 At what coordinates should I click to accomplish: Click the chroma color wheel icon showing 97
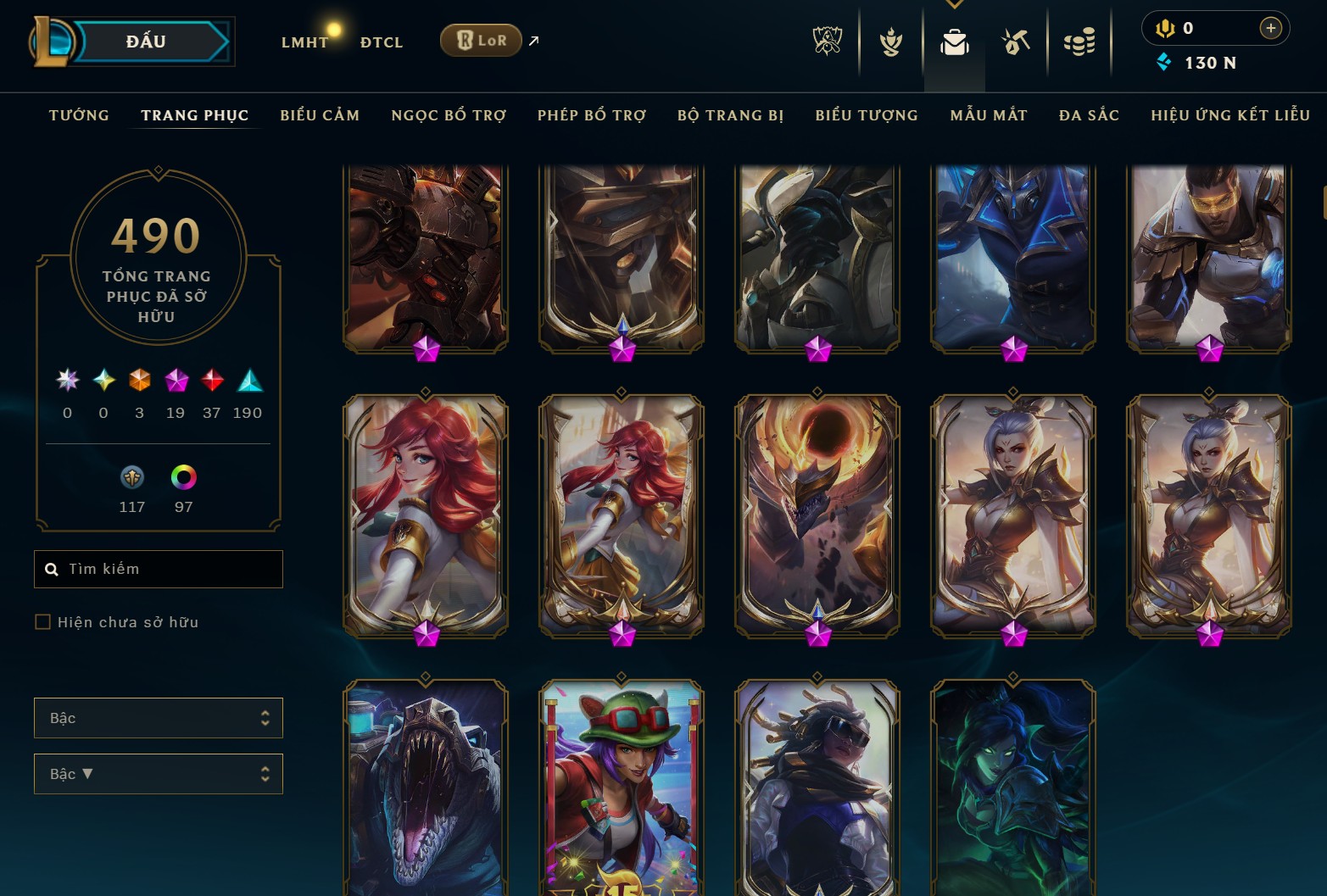(183, 477)
